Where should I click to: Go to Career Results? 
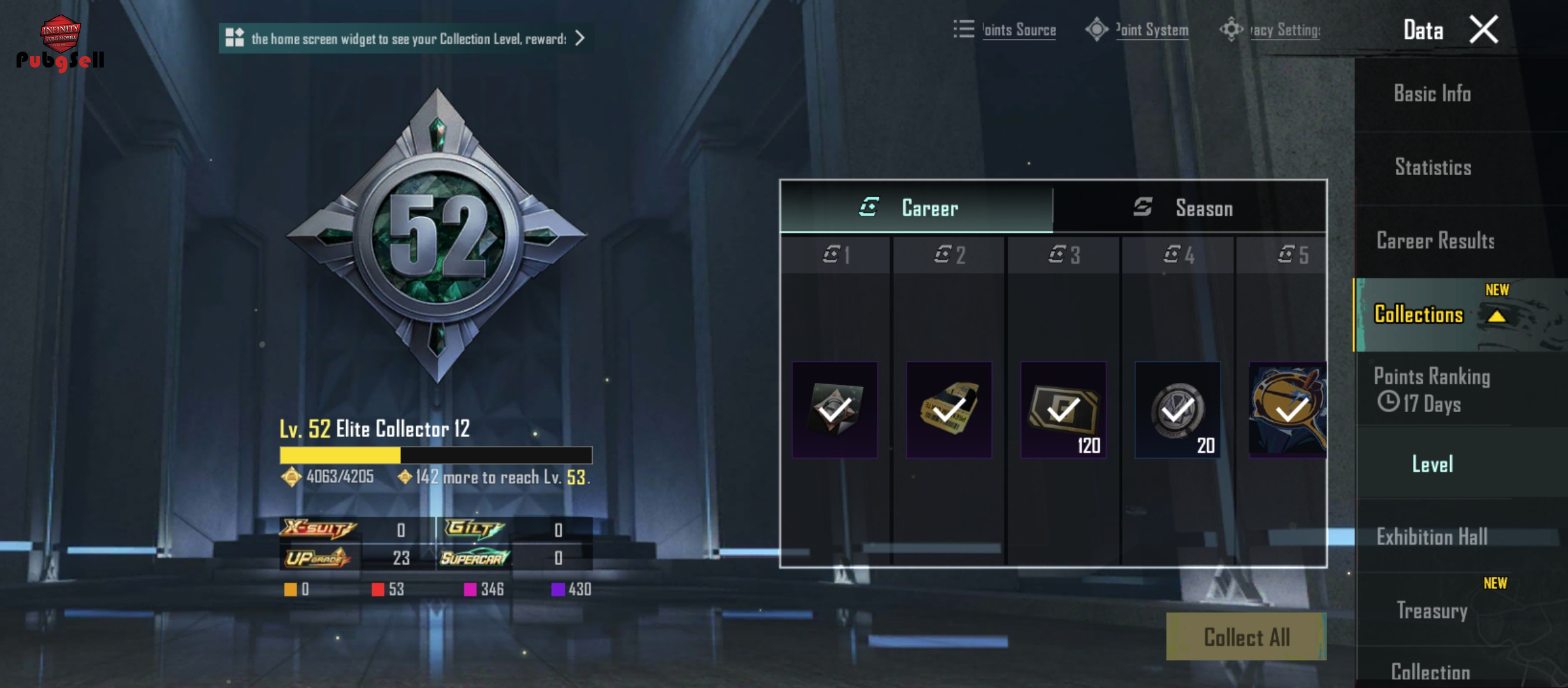coord(1435,241)
